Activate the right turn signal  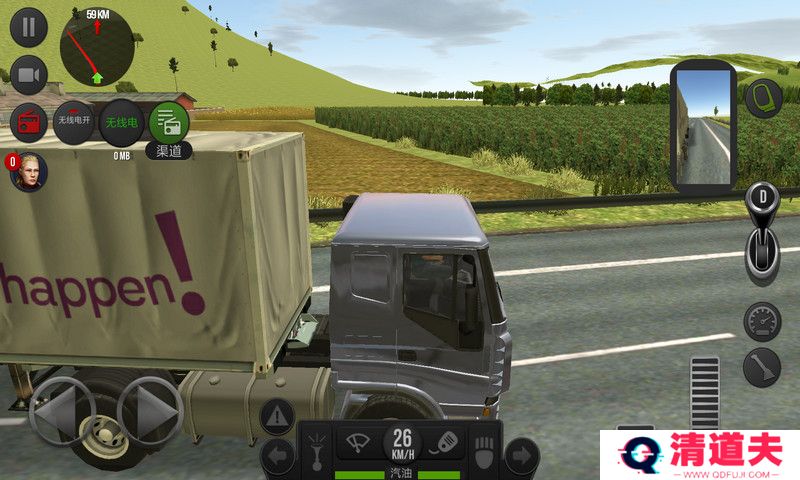(x=521, y=457)
